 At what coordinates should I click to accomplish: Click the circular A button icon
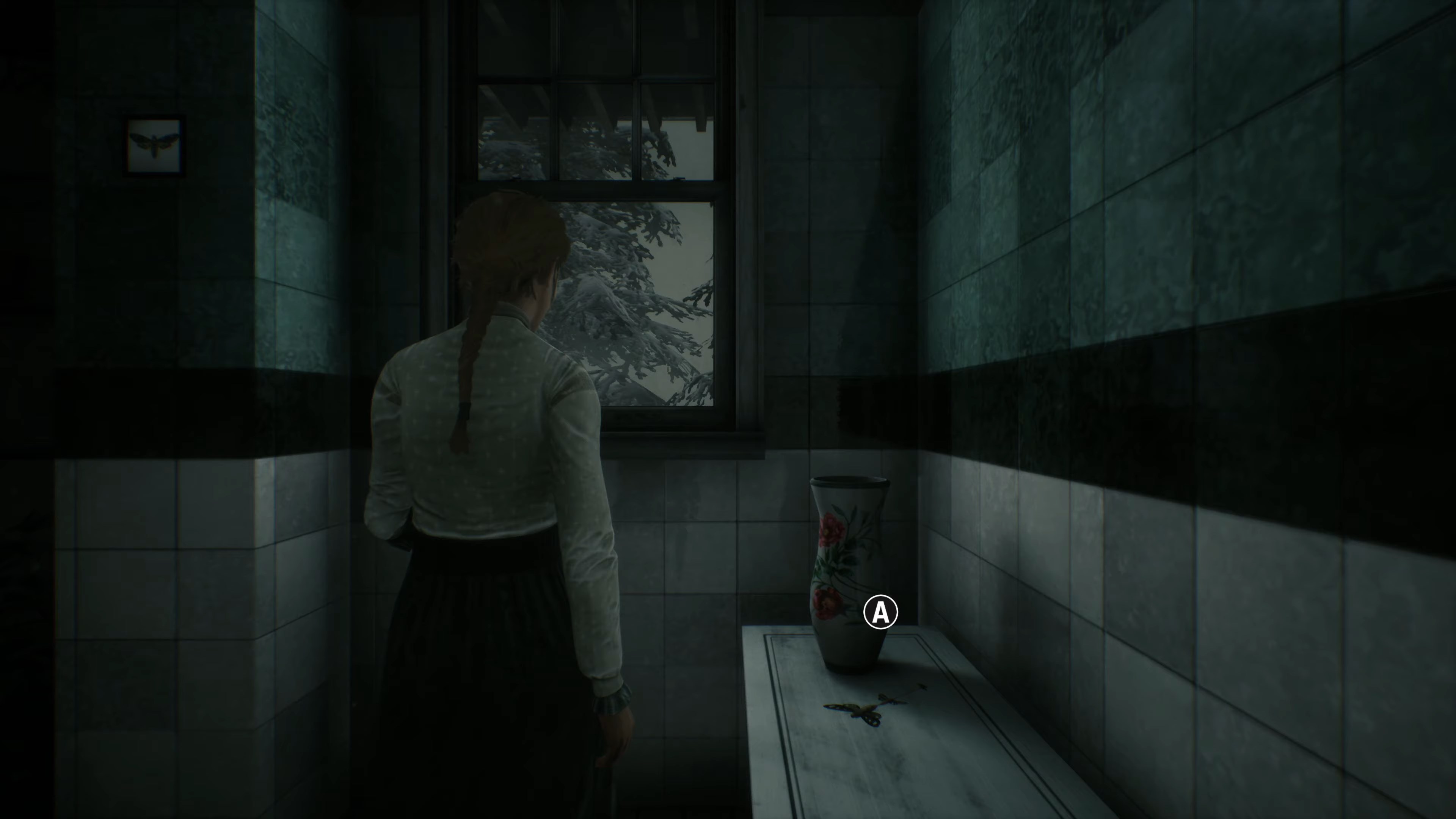880,612
